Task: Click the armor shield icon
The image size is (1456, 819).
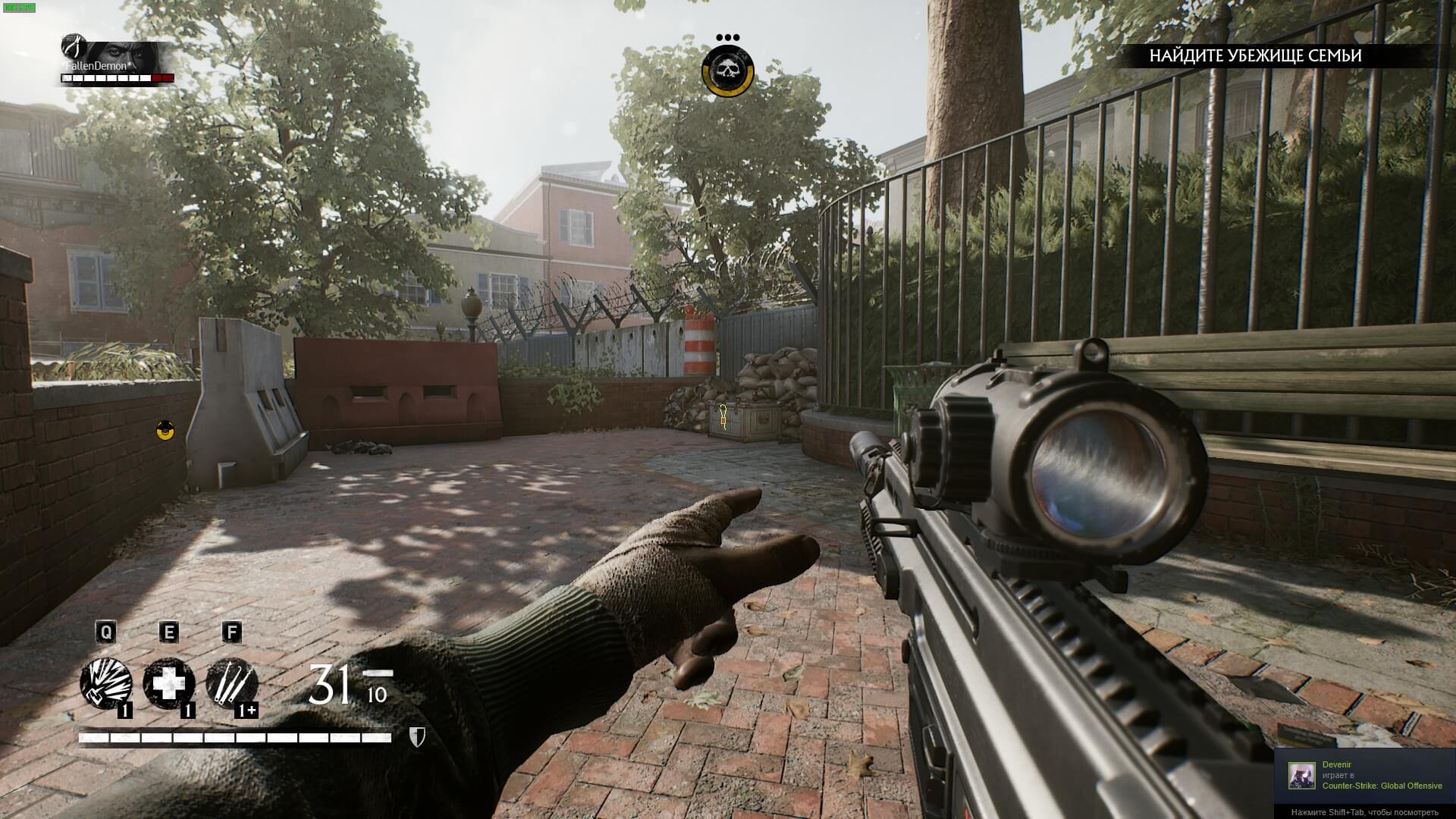Action: [416, 737]
